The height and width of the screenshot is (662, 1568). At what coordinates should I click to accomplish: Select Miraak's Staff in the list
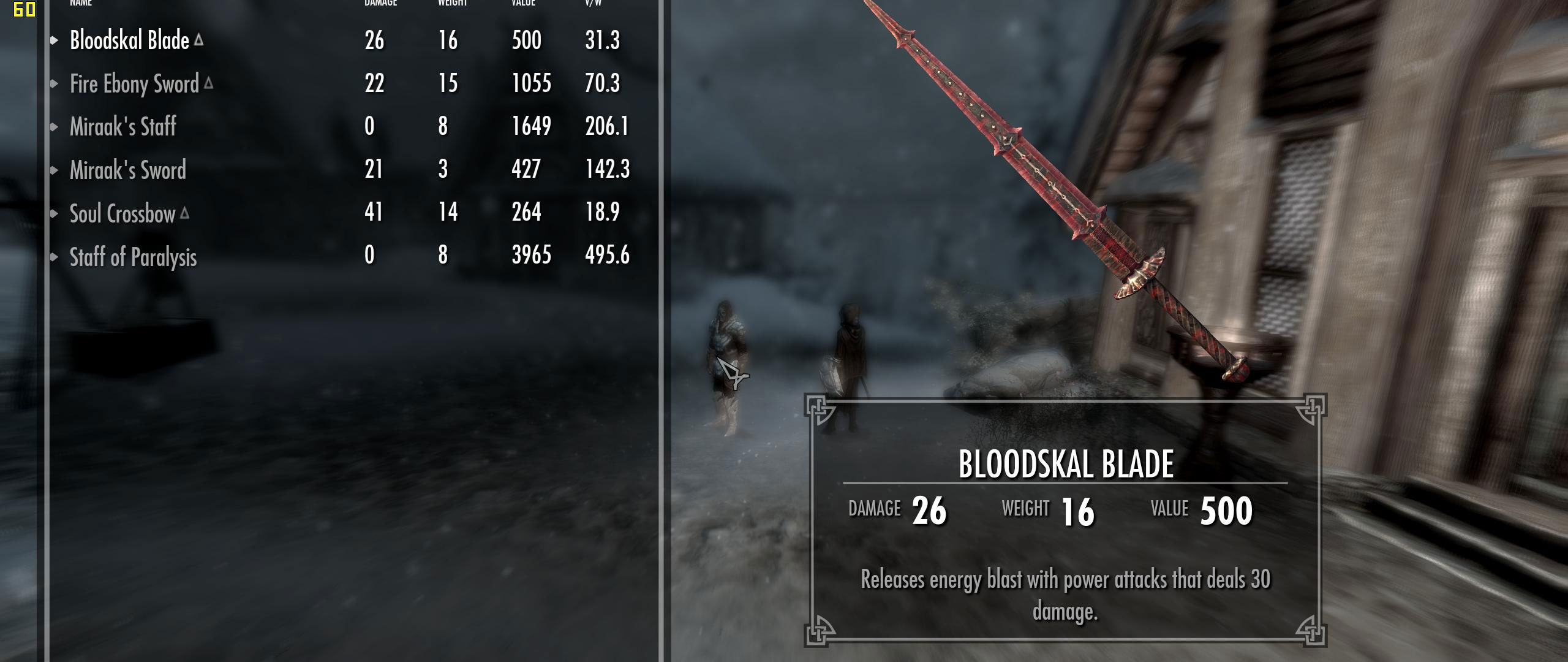click(x=123, y=127)
